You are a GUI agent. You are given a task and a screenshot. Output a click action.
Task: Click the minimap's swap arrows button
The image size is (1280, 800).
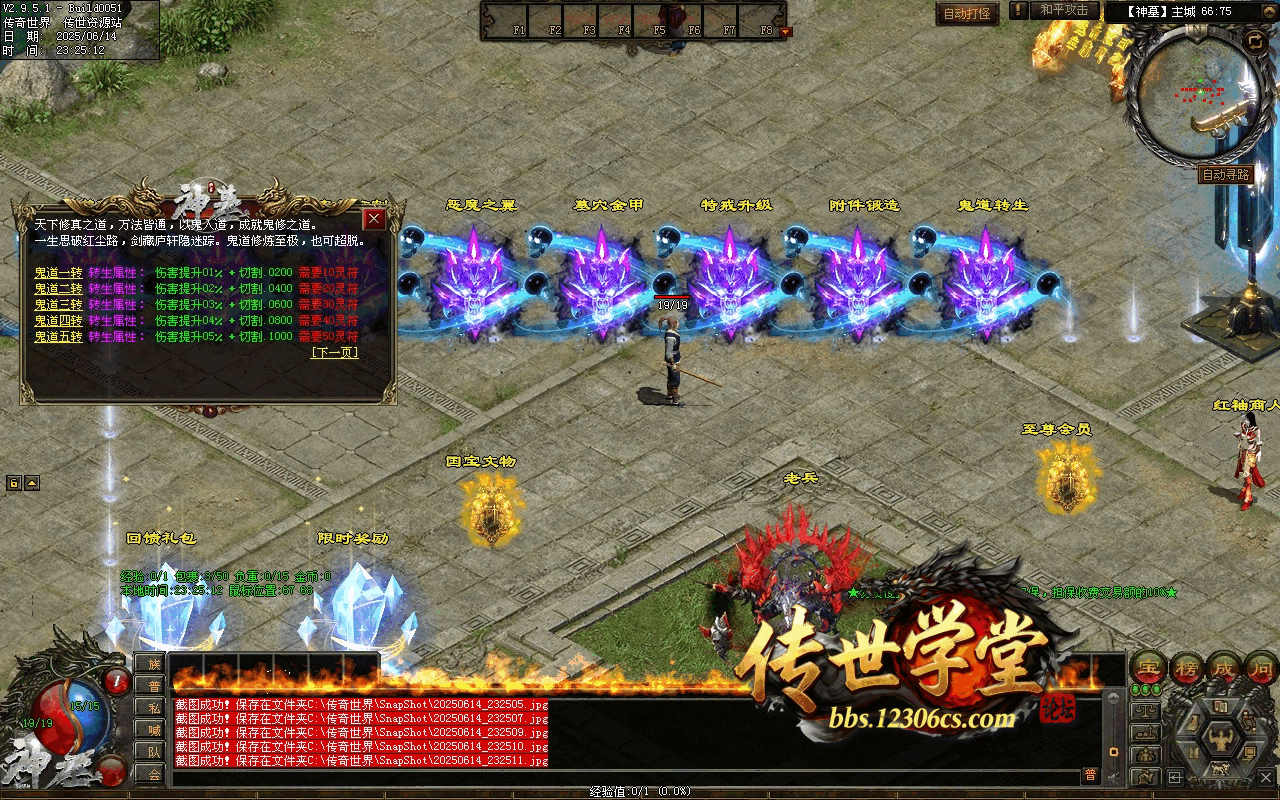pyautogui.click(x=1254, y=41)
